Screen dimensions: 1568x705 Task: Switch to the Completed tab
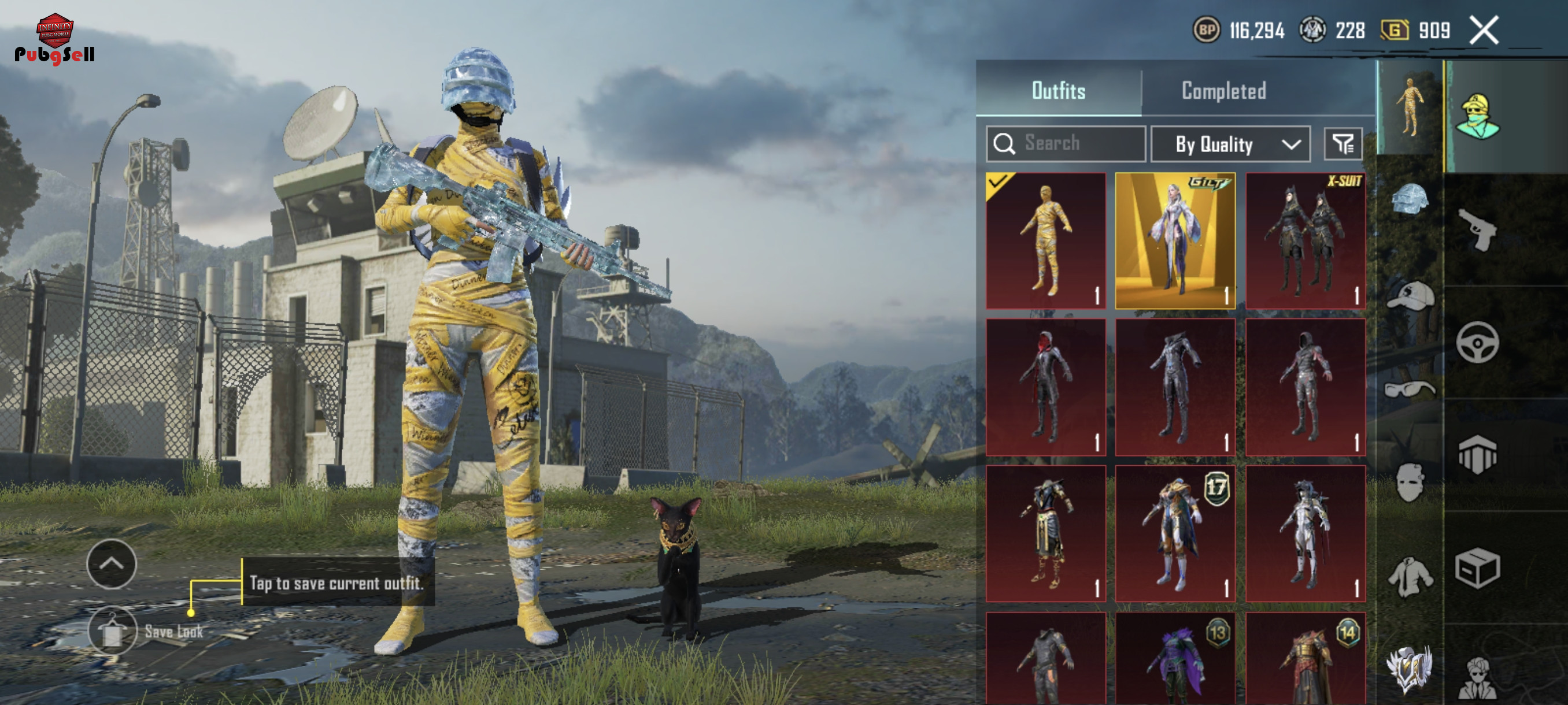click(x=1223, y=91)
